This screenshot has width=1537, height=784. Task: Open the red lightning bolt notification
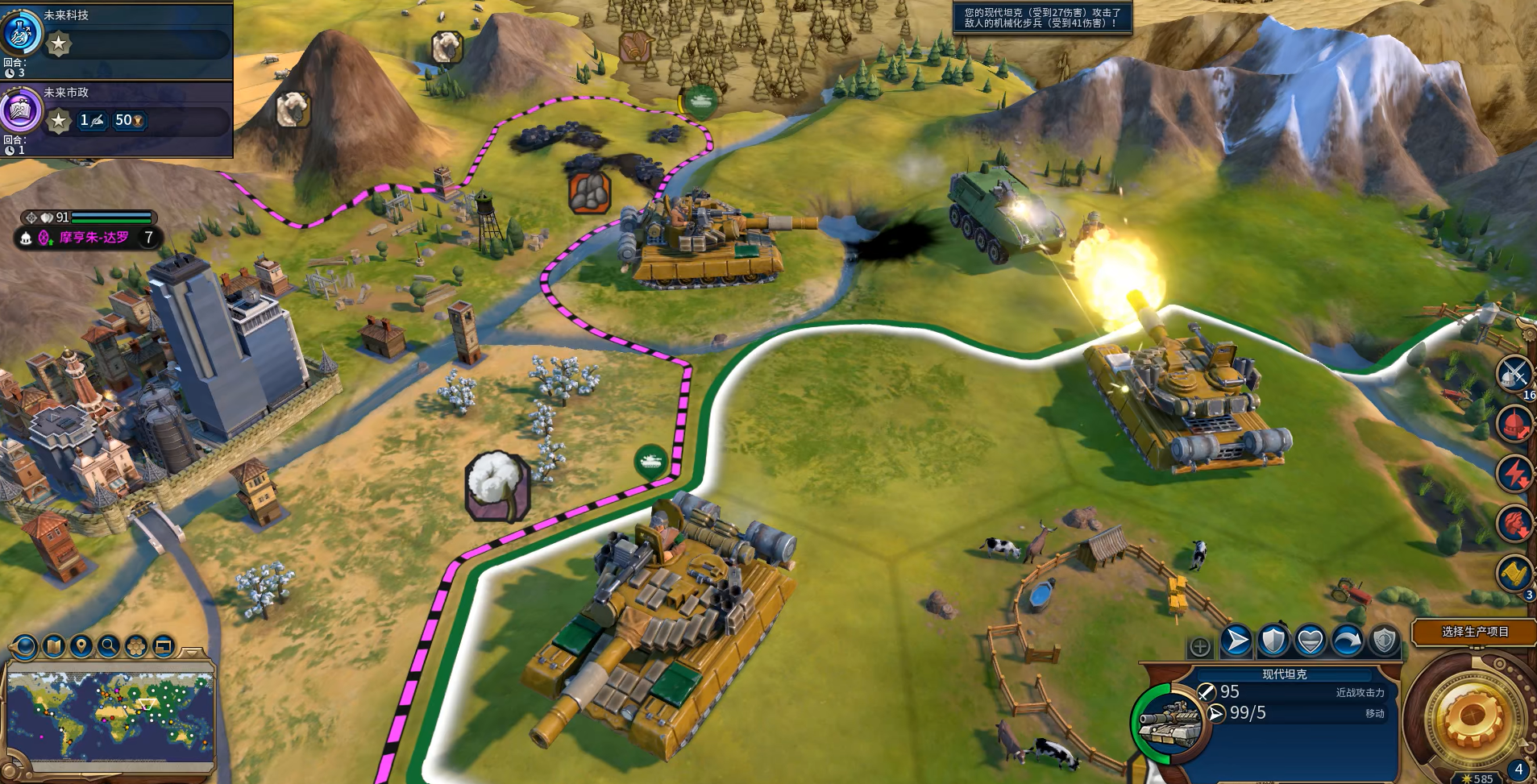[1514, 473]
